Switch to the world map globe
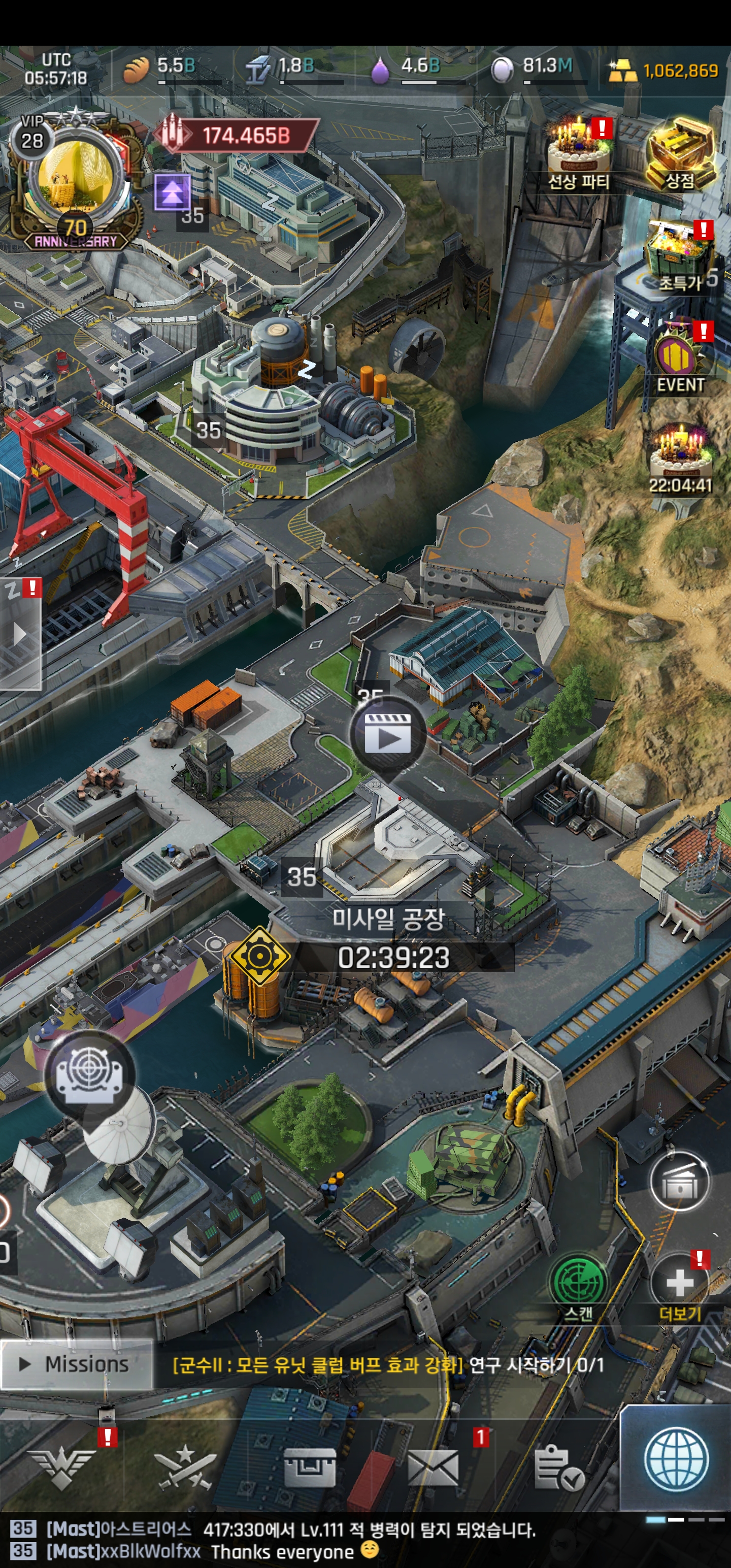731x1568 pixels. click(676, 1459)
